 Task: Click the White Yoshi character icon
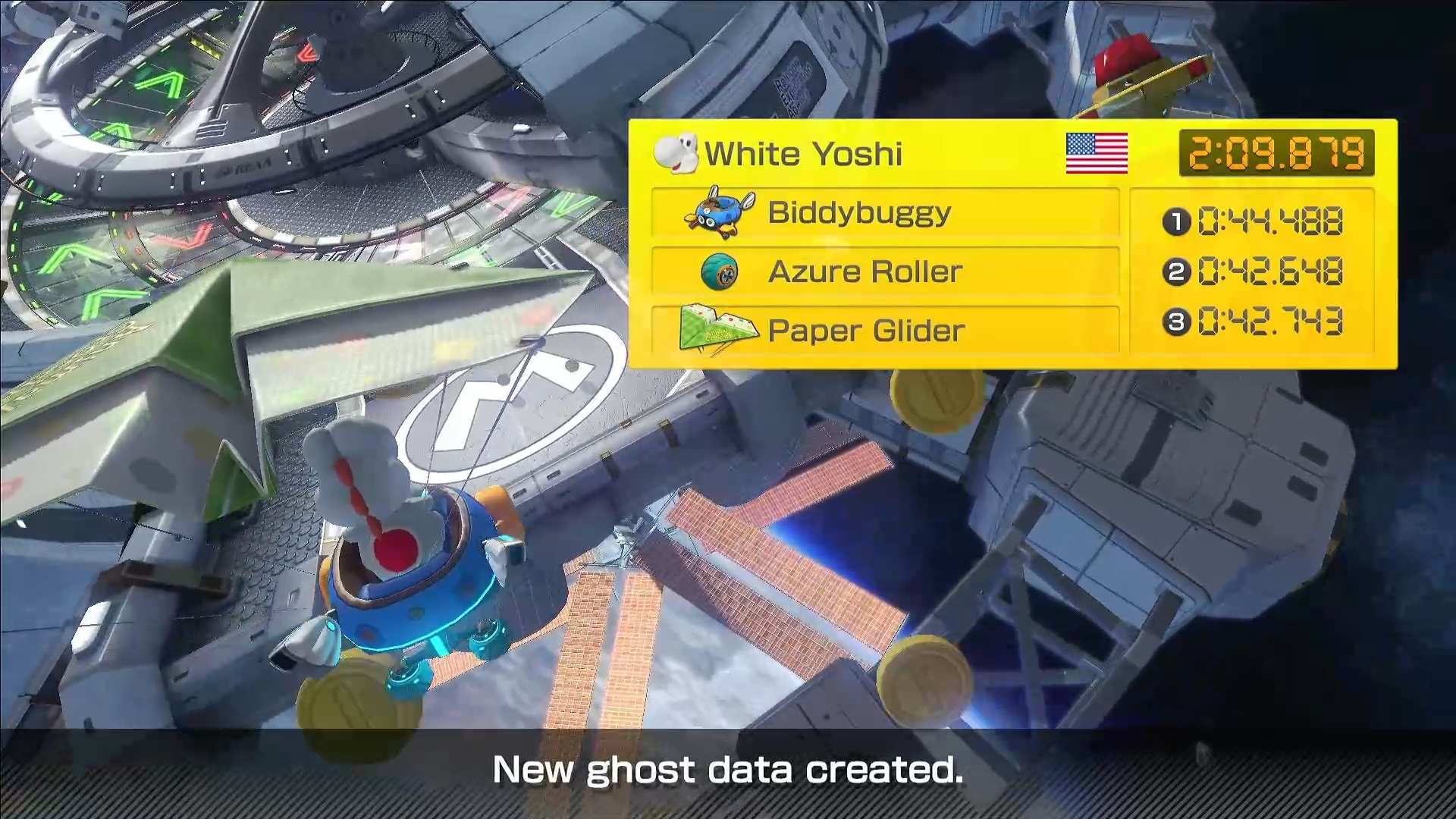[x=676, y=152]
